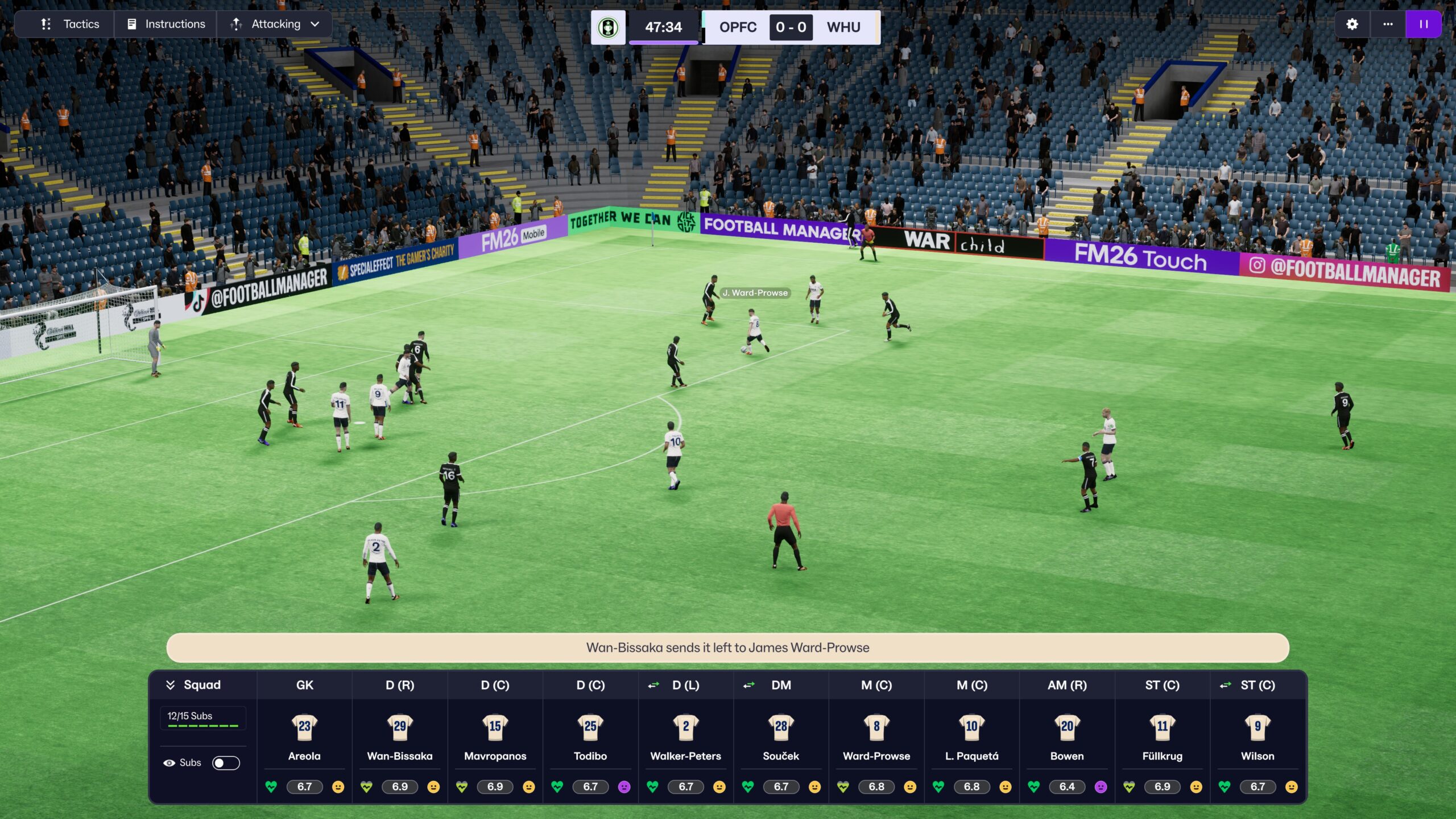This screenshot has width=1456, height=819.
Task: Choose Mavropanos number 15 shirt
Action: tap(495, 726)
